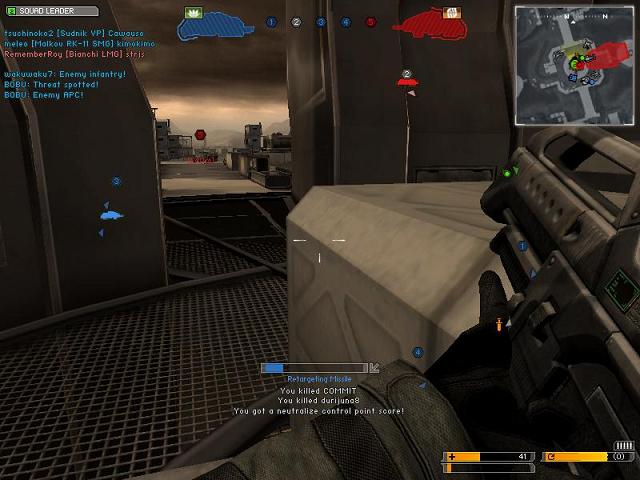
Task: Select the red silo 5 indicator
Action: 371,22
